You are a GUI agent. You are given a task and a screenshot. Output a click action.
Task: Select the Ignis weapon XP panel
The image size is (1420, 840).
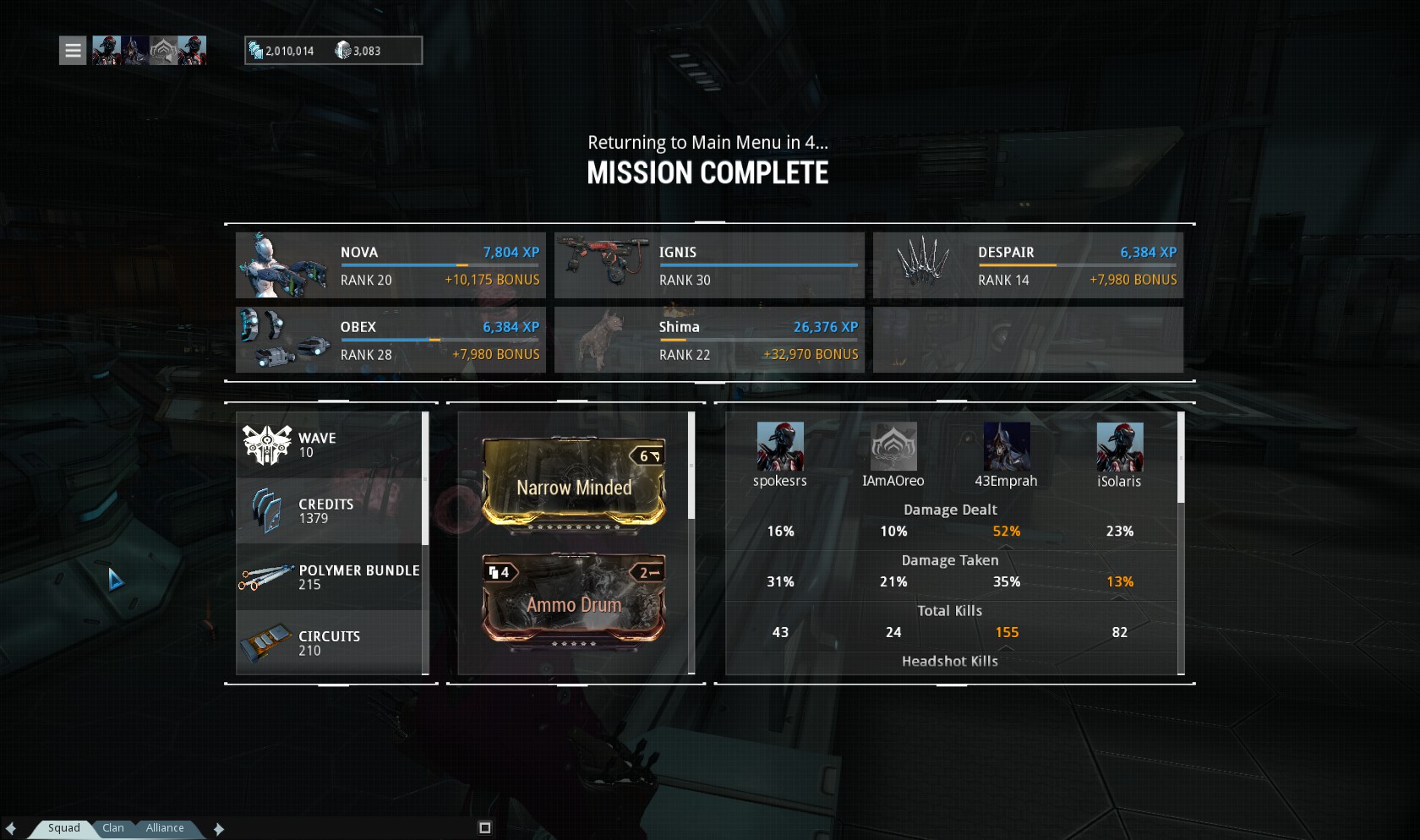point(709,265)
